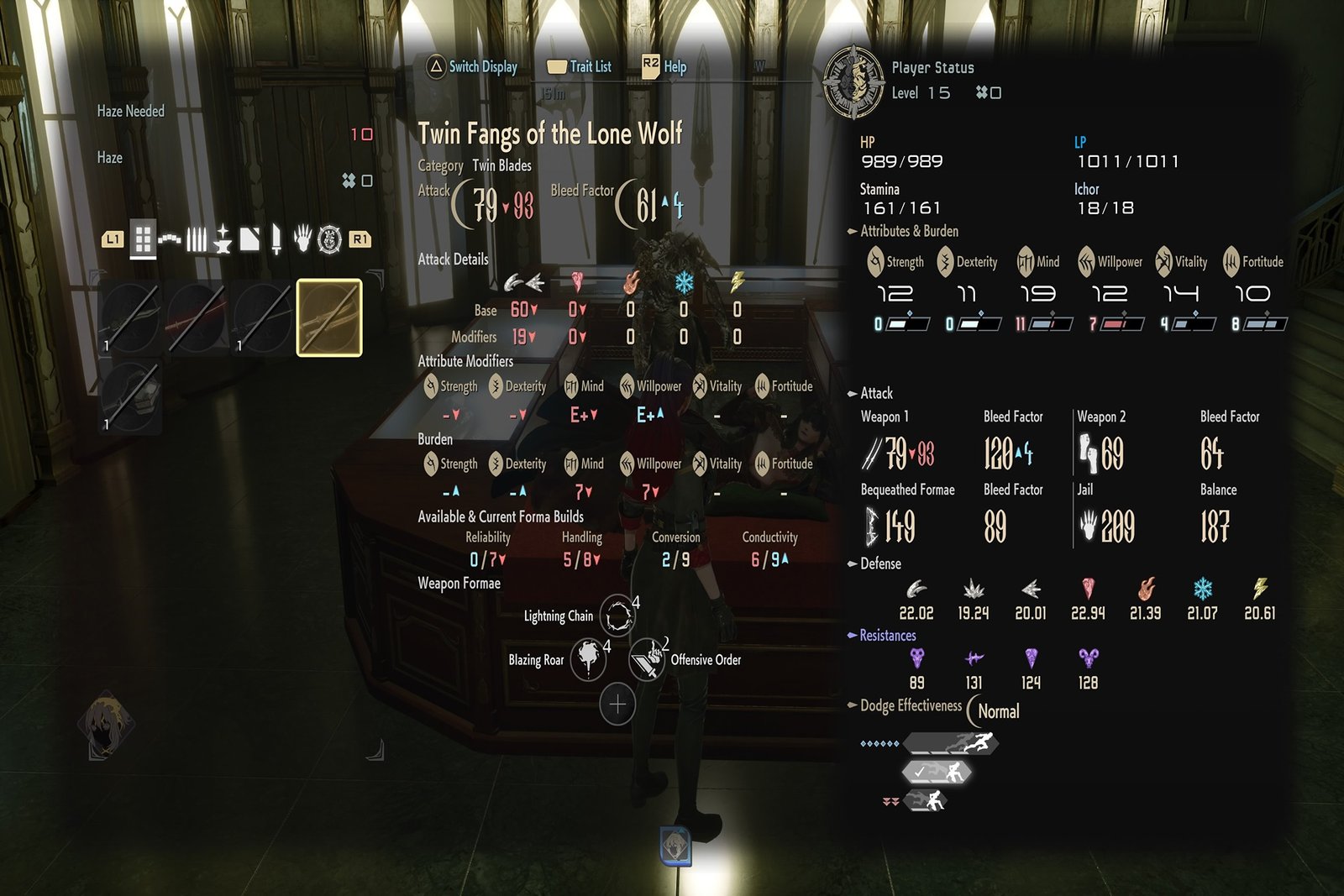Screen dimensions: 1344x896
Task: Click the sword equipment category icon
Action: pyautogui.click(x=276, y=238)
